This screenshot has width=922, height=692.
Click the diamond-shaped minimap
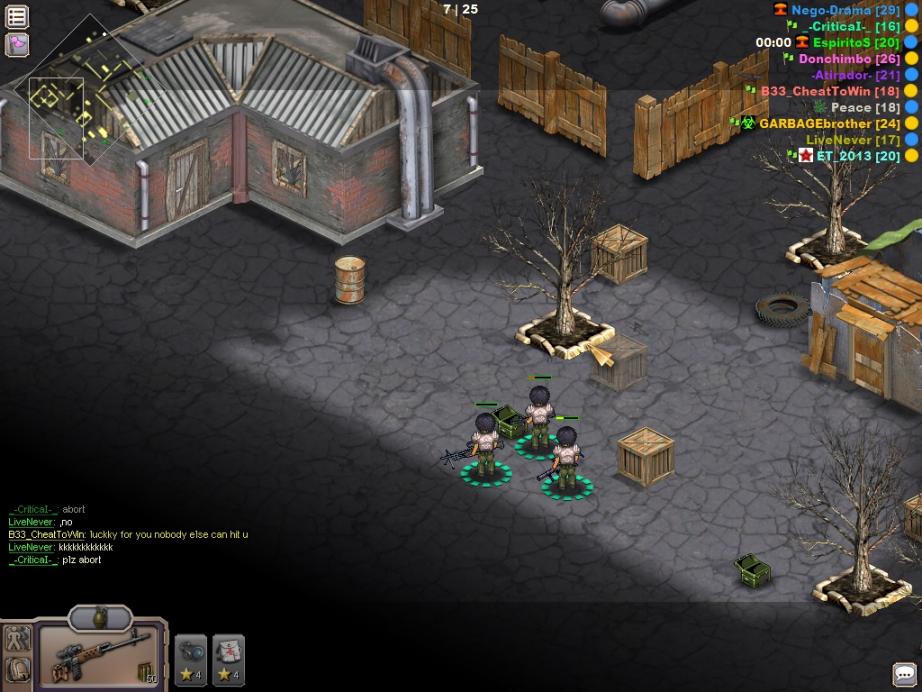(x=70, y=92)
